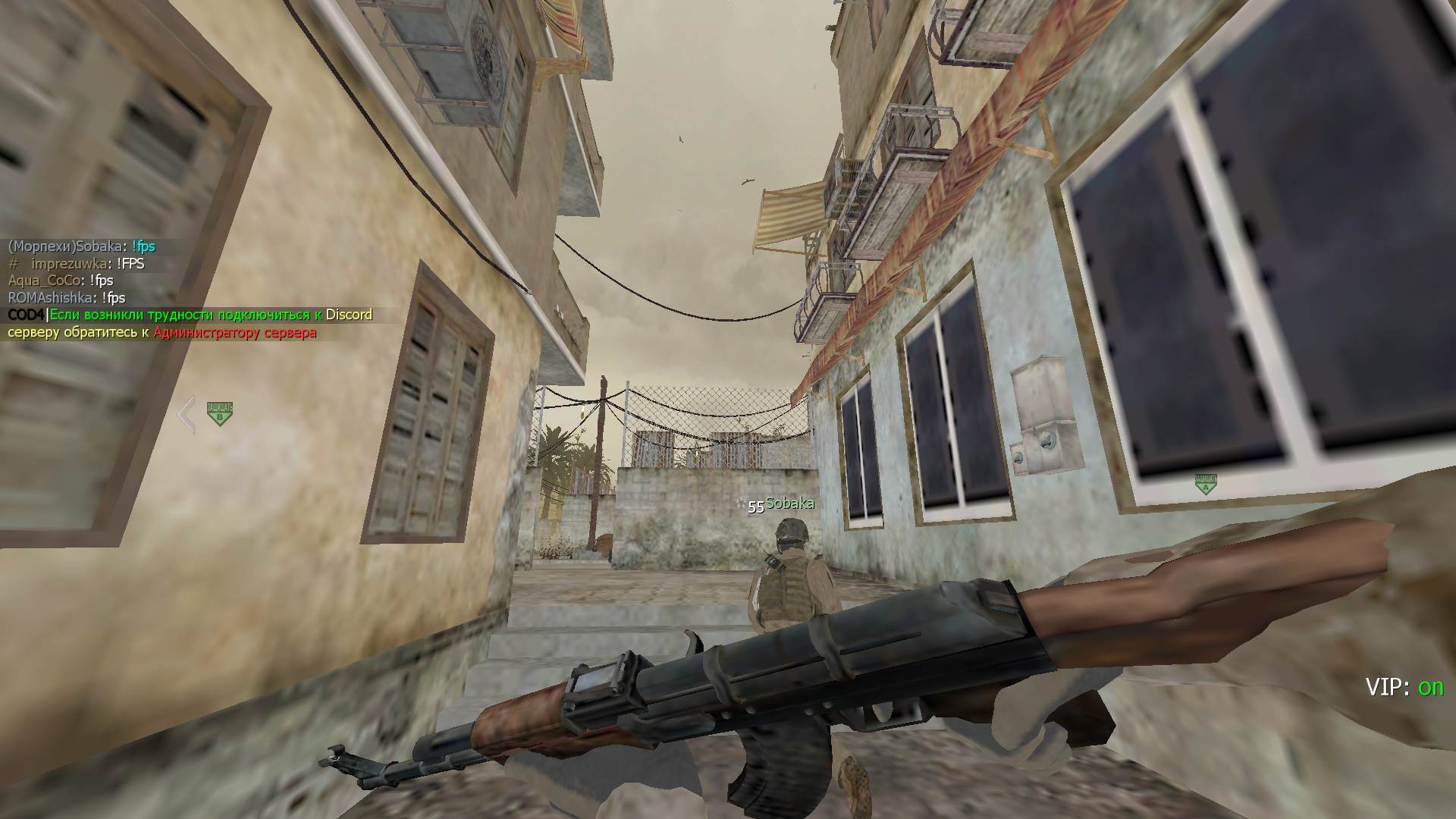Click the Defend A objective marker
This screenshot has width=1456, height=819.
(x=1205, y=484)
